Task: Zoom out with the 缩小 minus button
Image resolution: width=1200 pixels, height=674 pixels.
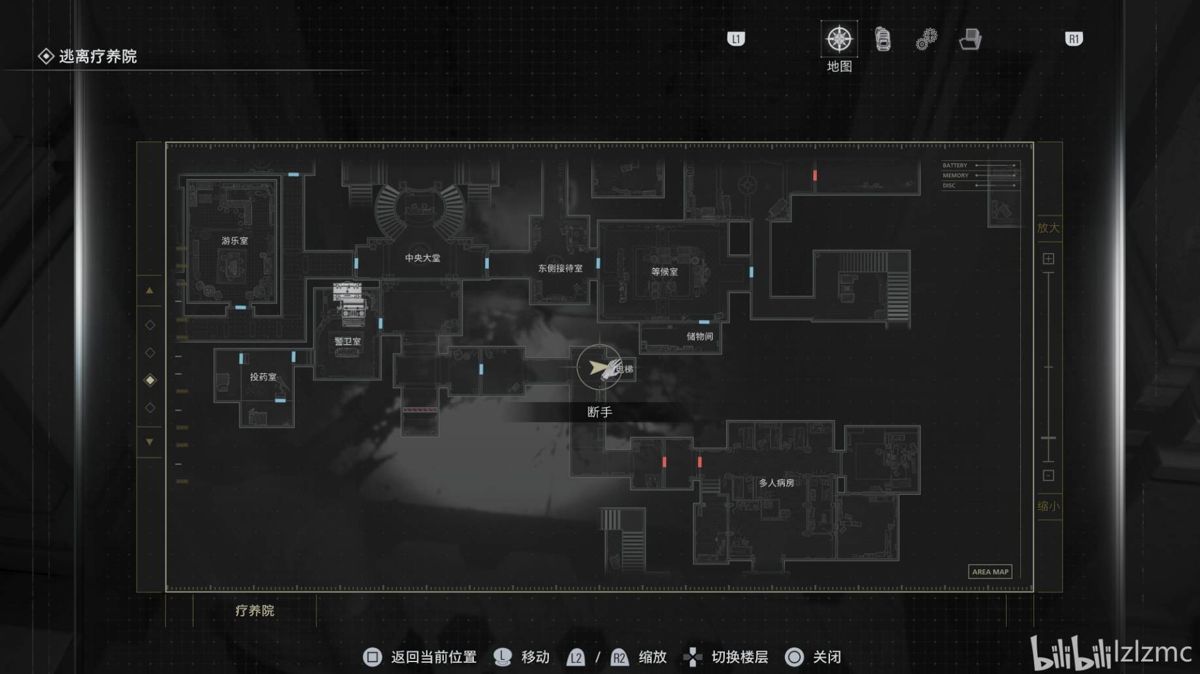Action: 1048,476
